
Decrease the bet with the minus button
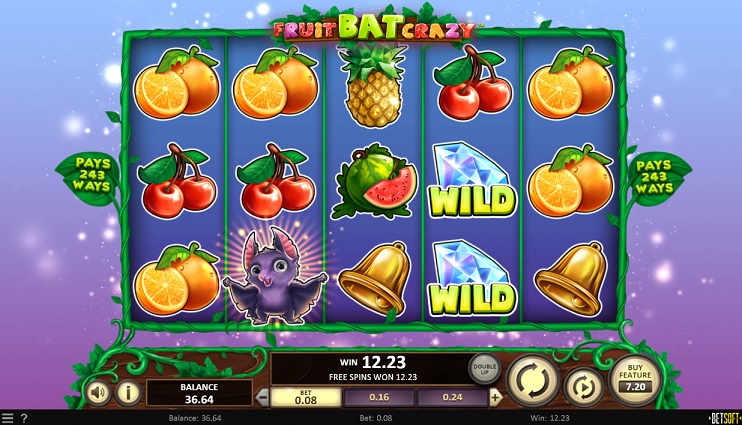click(264, 397)
